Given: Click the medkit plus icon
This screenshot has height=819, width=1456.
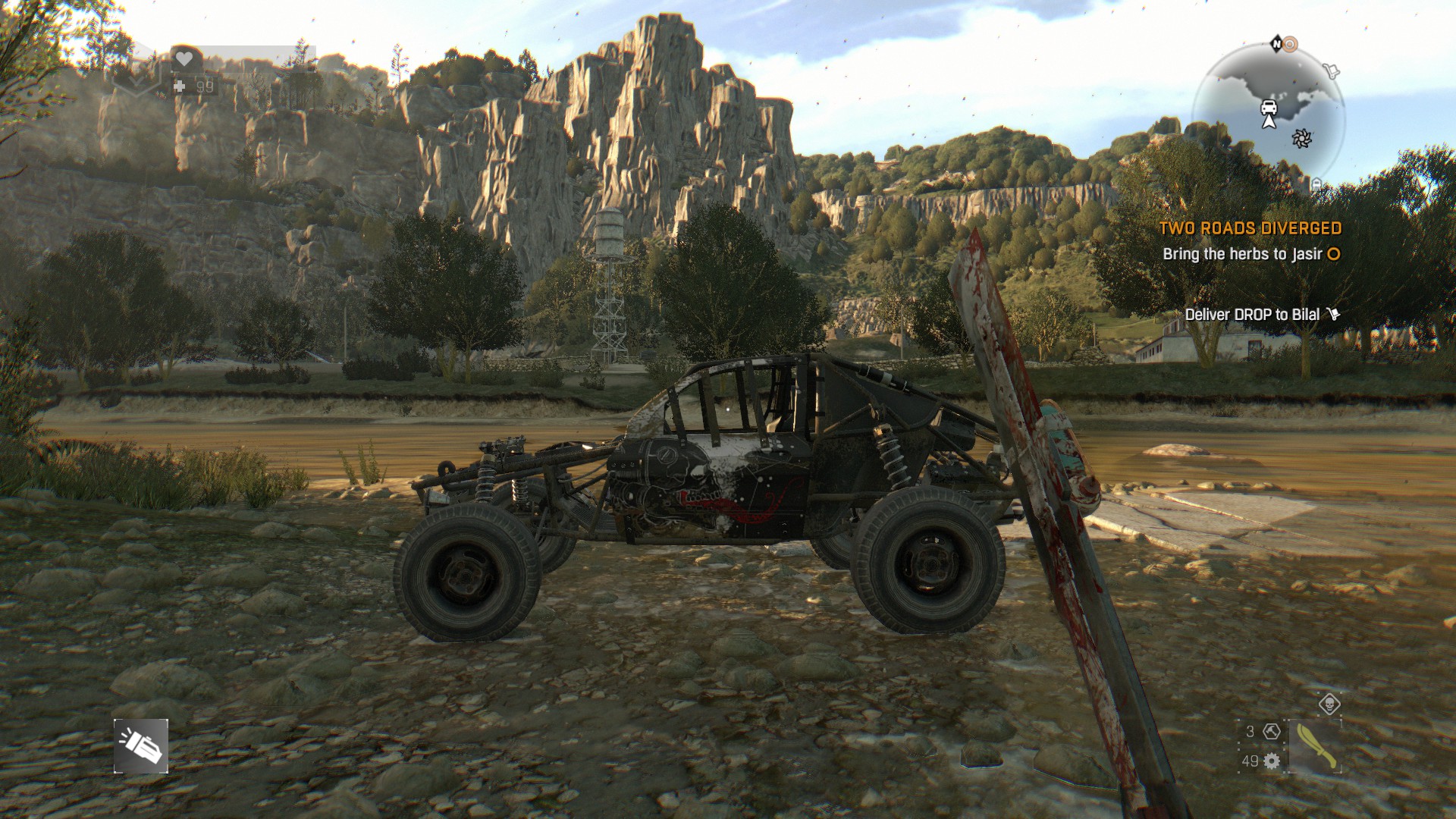Looking at the screenshot, I should [x=179, y=86].
